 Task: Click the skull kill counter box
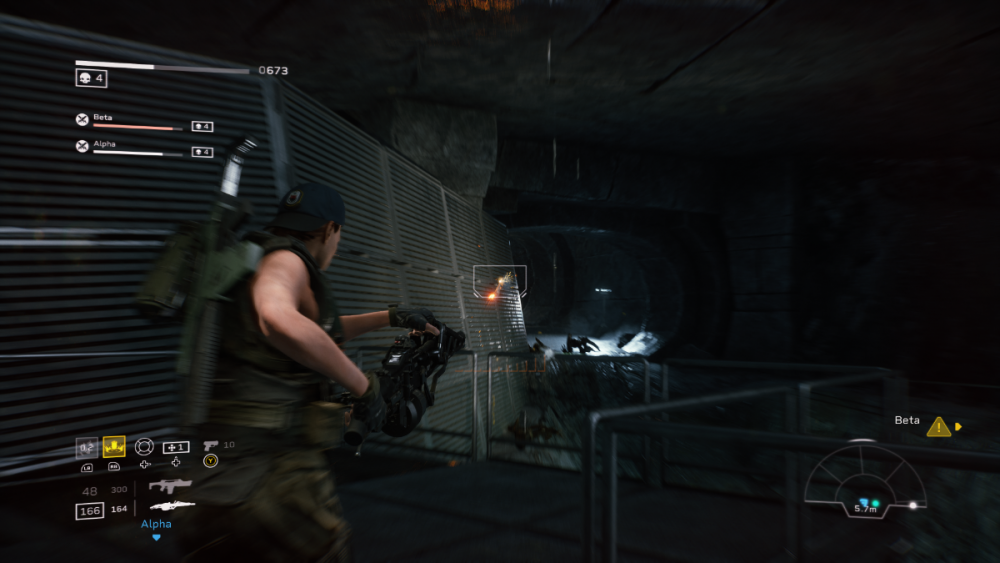91,78
